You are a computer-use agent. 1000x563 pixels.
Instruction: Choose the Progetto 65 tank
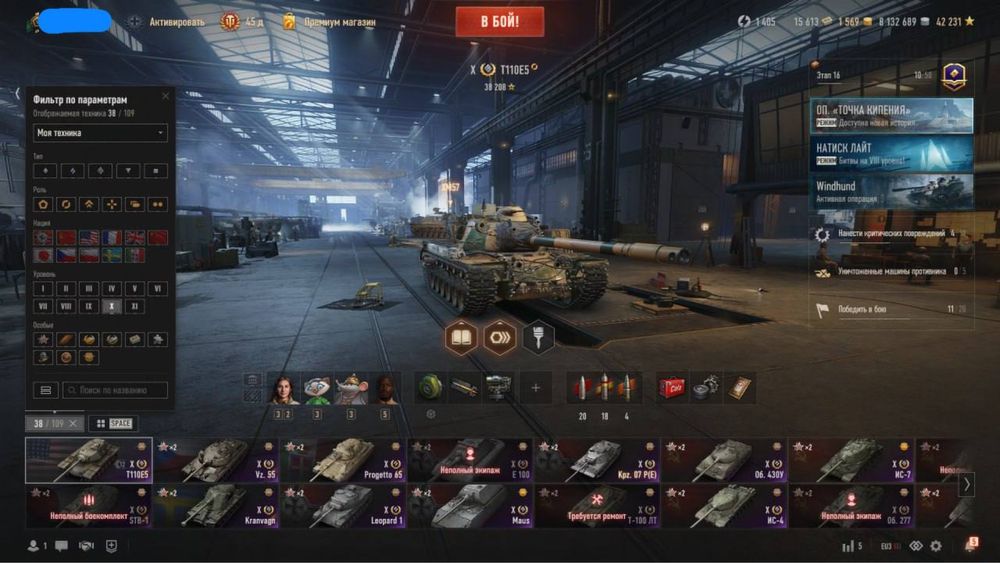click(x=343, y=460)
